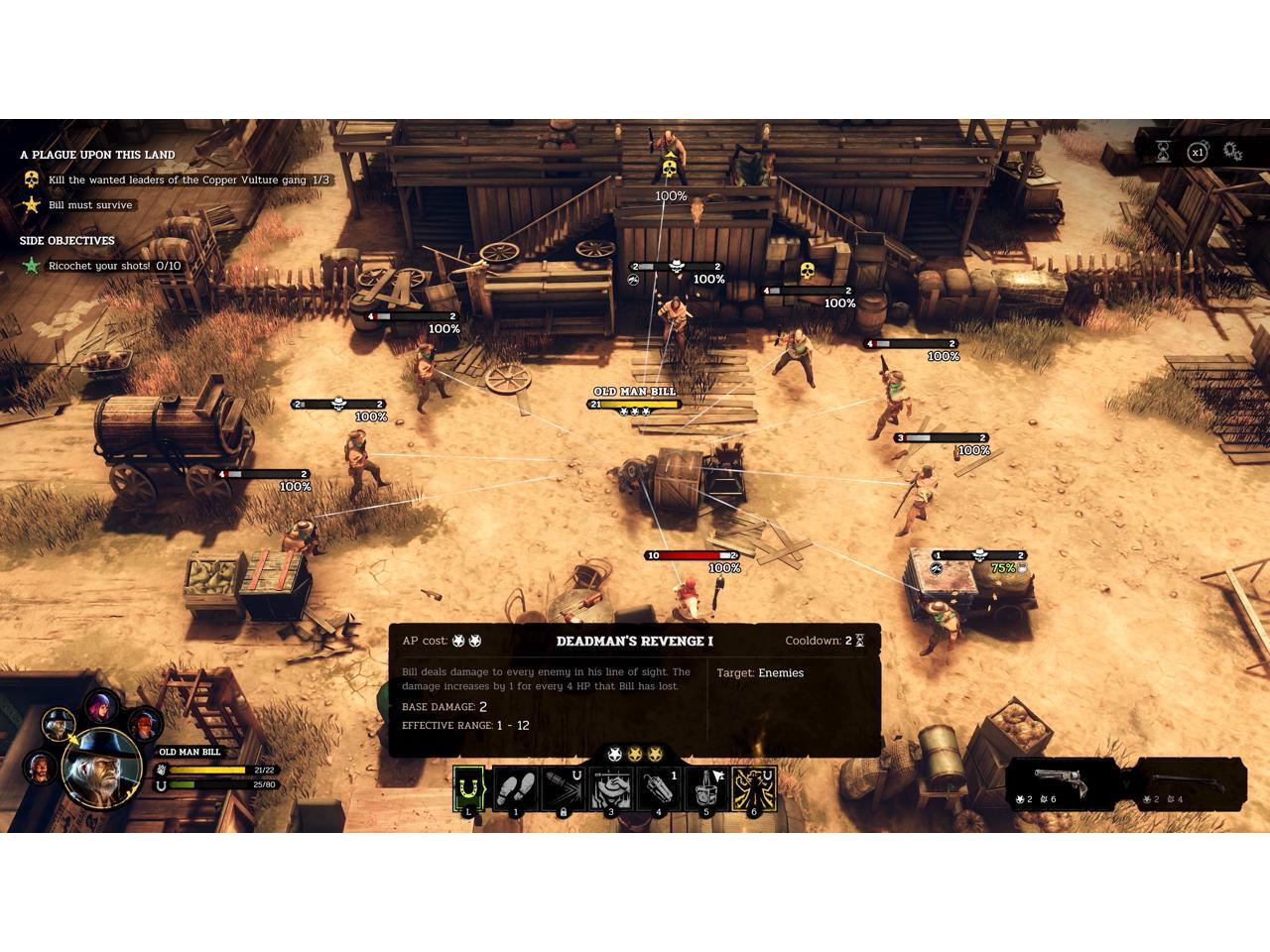Toggle the x1 game speed button
1270x952 pixels.
[x=1198, y=152]
